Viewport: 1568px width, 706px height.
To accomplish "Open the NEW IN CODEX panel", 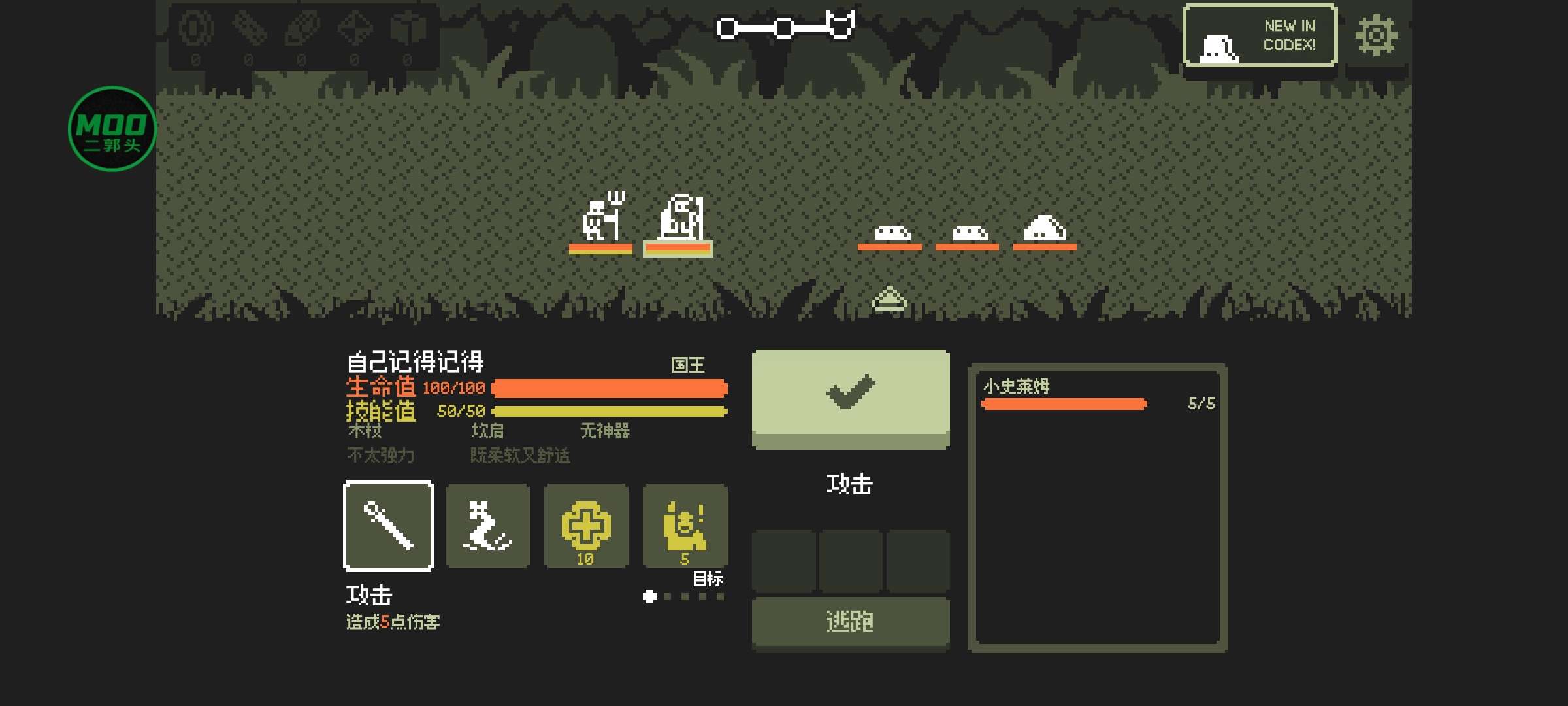I will [x=1260, y=36].
